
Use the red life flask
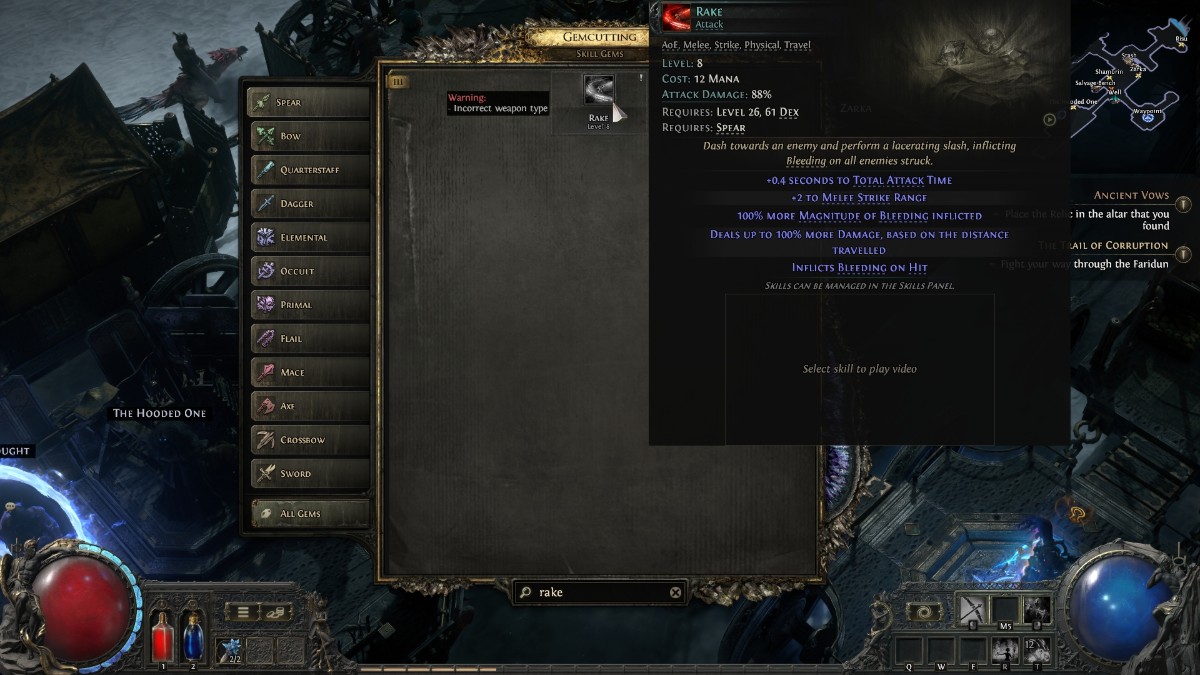point(163,636)
